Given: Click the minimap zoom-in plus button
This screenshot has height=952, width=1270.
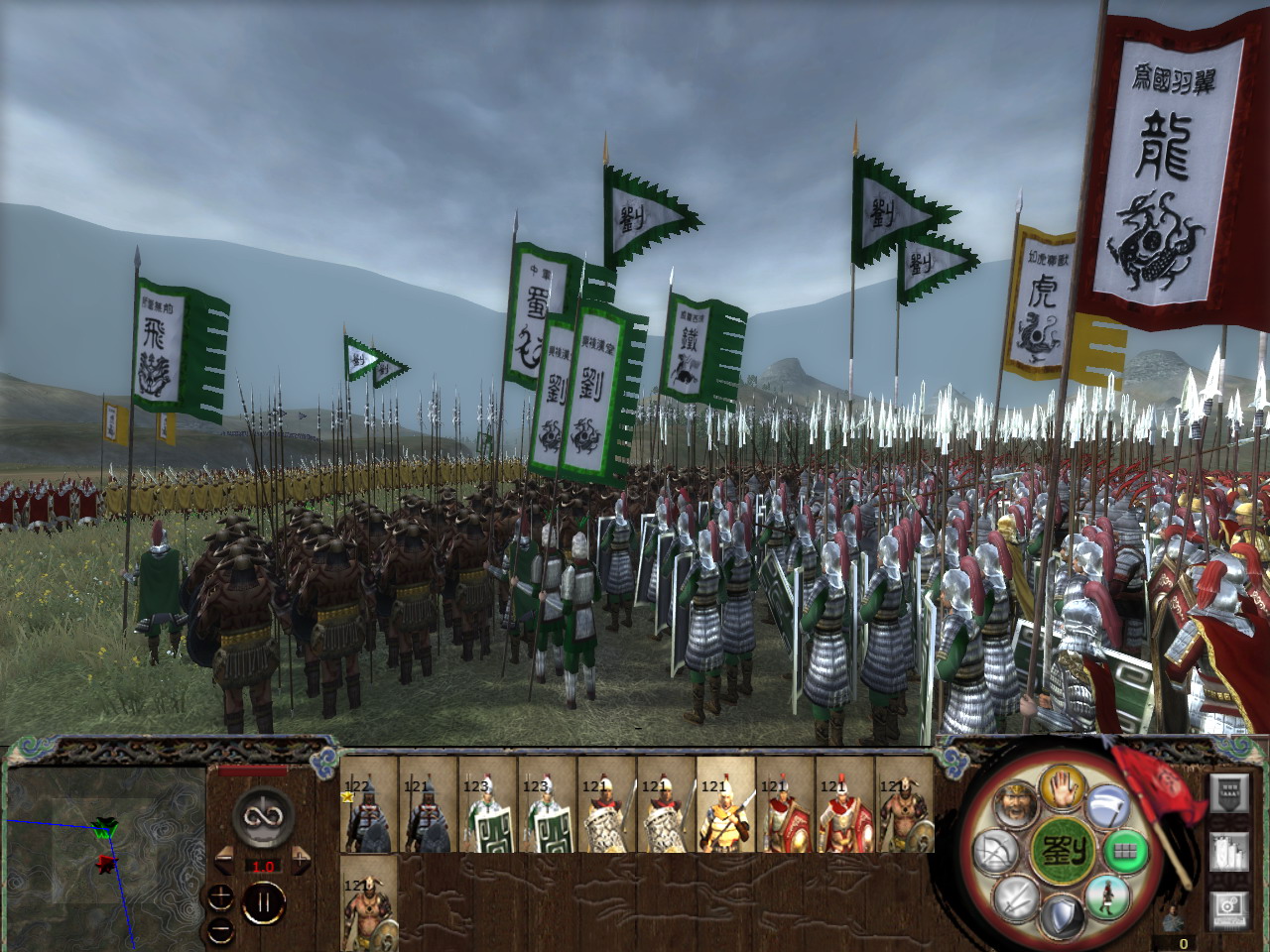Looking at the screenshot, I should click(x=220, y=896).
